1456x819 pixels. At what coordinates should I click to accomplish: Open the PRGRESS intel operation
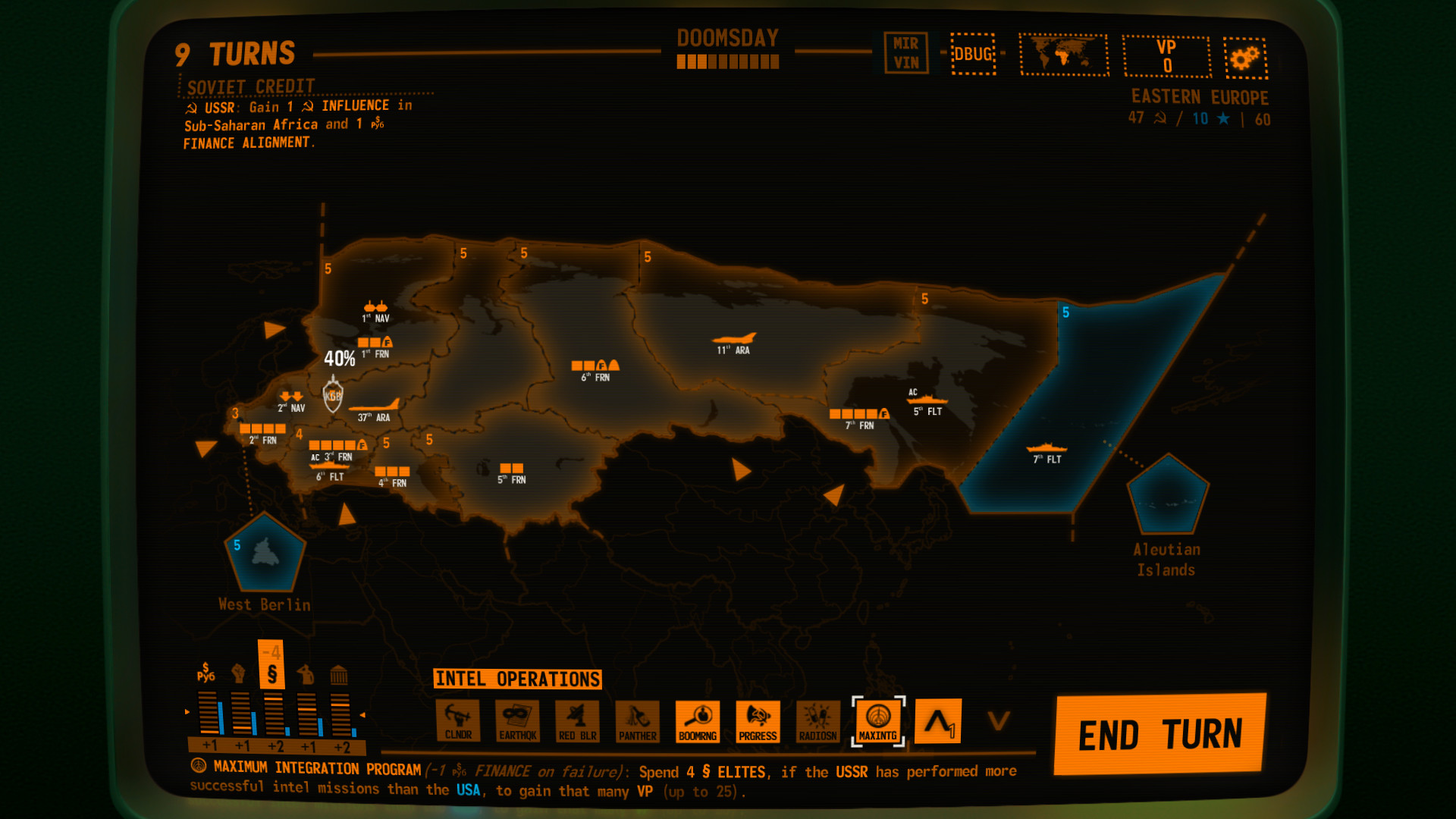(758, 722)
